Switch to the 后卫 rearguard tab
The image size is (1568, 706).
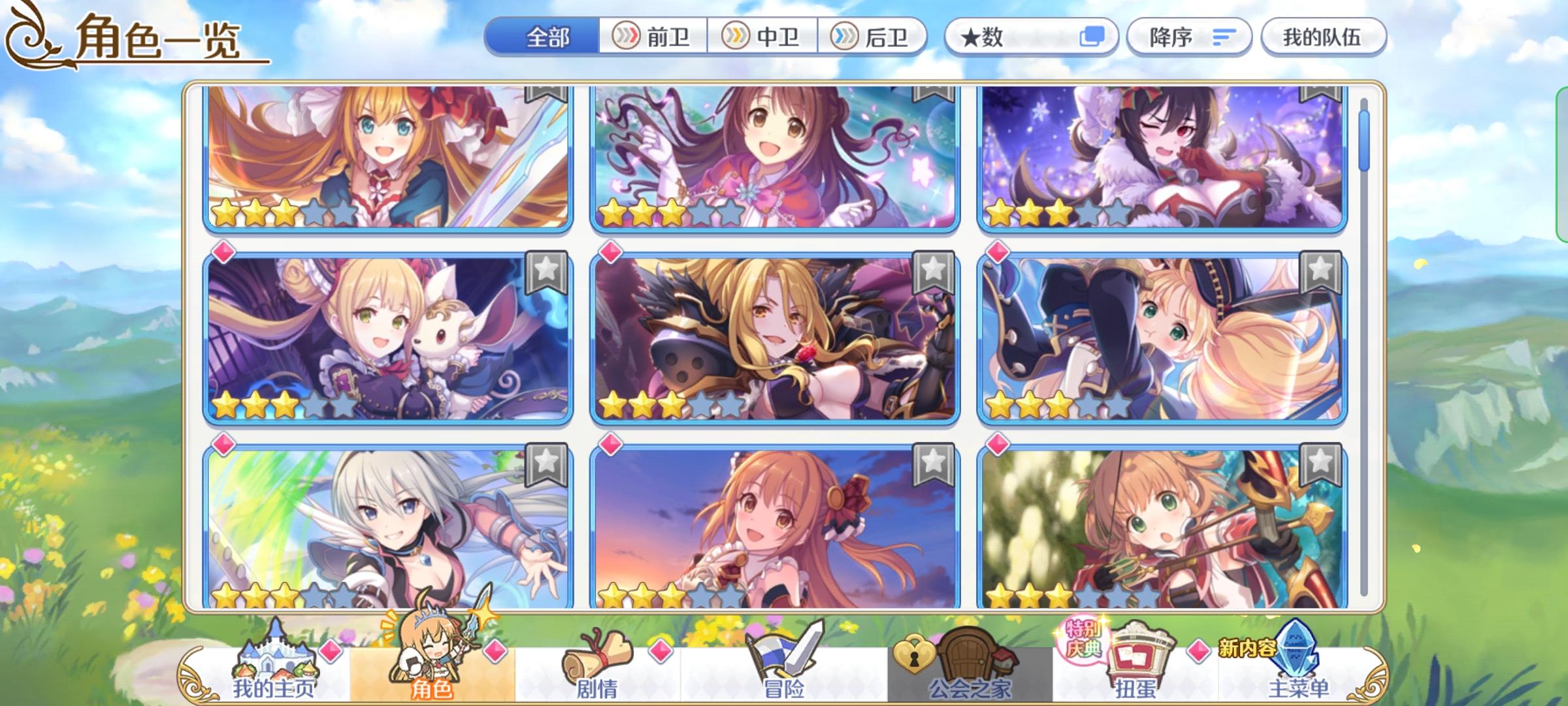pos(875,37)
